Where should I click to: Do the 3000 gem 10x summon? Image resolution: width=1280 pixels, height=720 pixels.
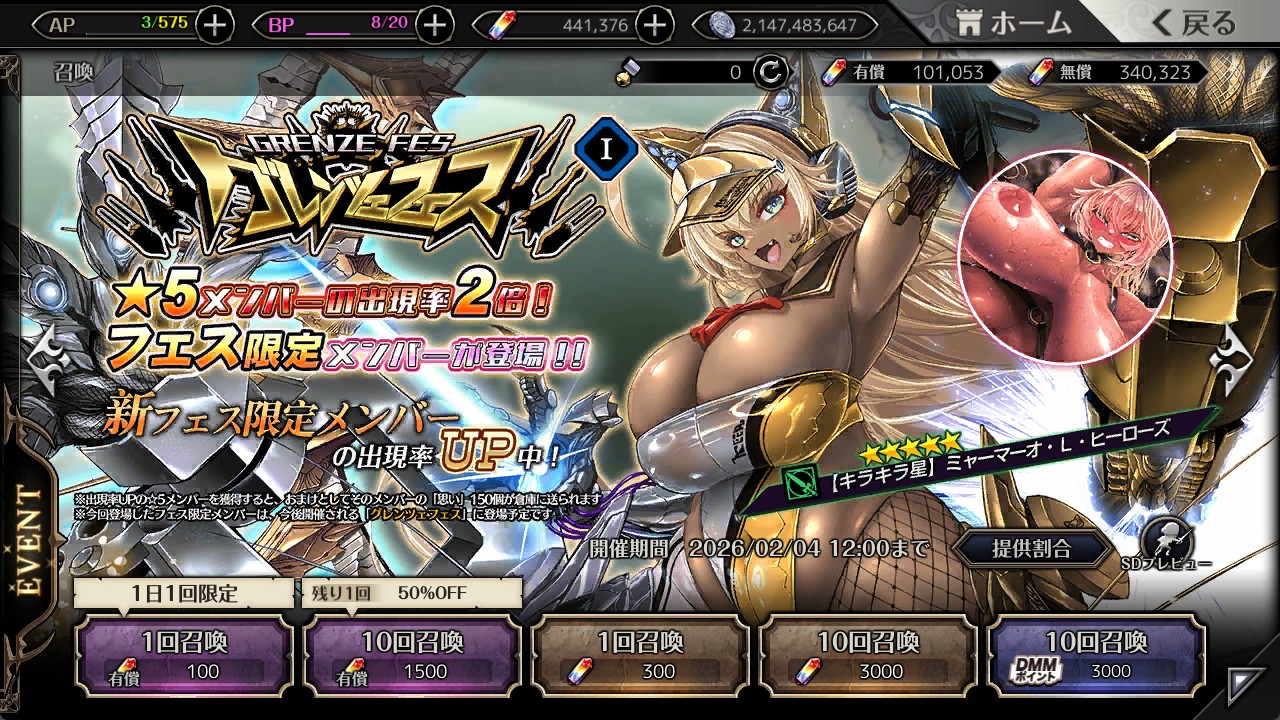click(868, 656)
